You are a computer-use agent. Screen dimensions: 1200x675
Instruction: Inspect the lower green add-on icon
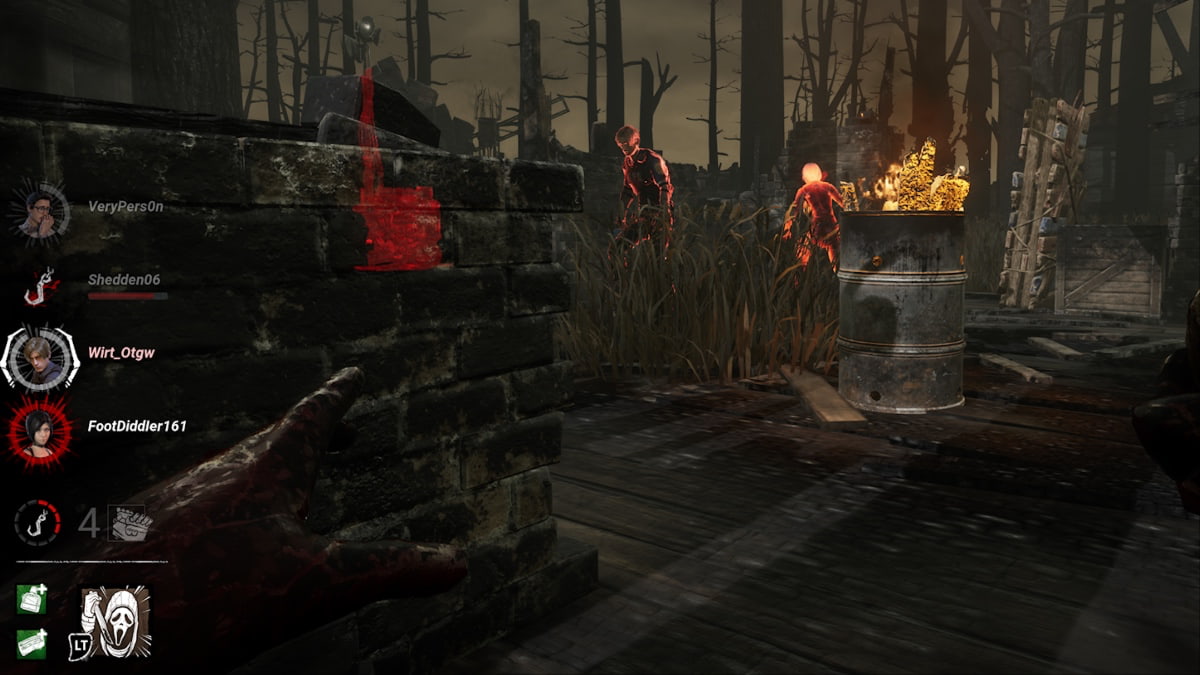31,643
